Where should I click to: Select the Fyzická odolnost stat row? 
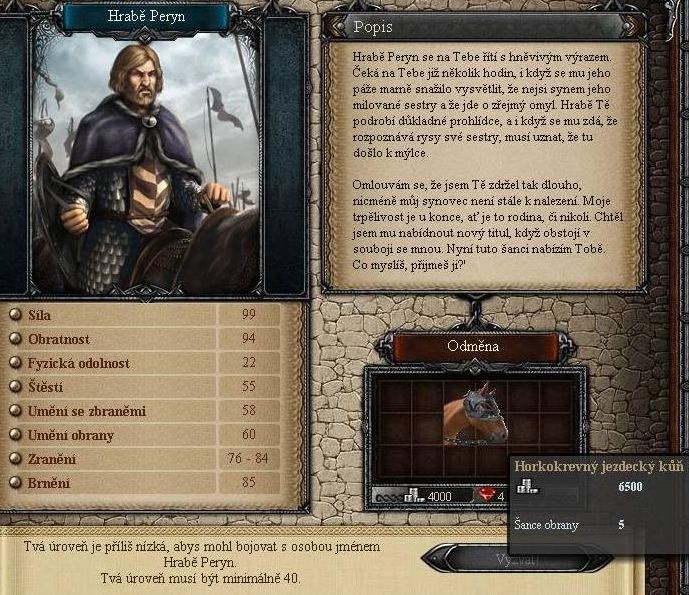point(150,363)
